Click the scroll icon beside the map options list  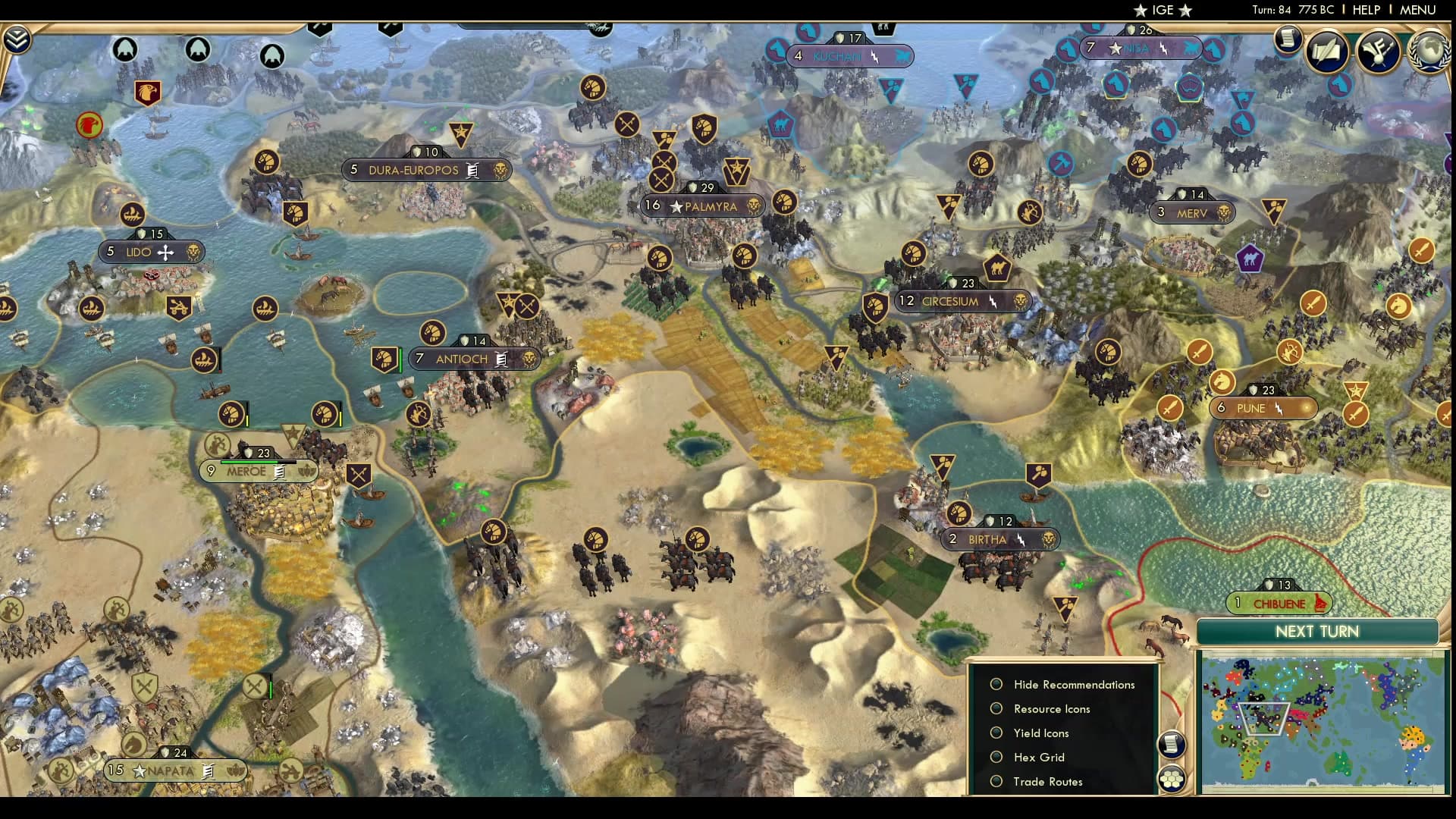pyautogui.click(x=1170, y=744)
